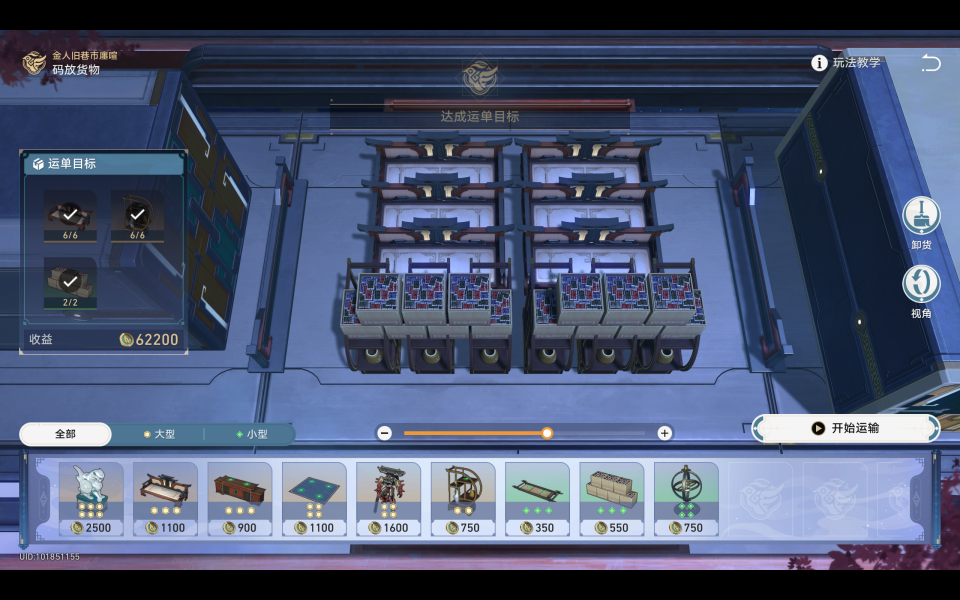Click the minus zoom-out button

(385, 433)
